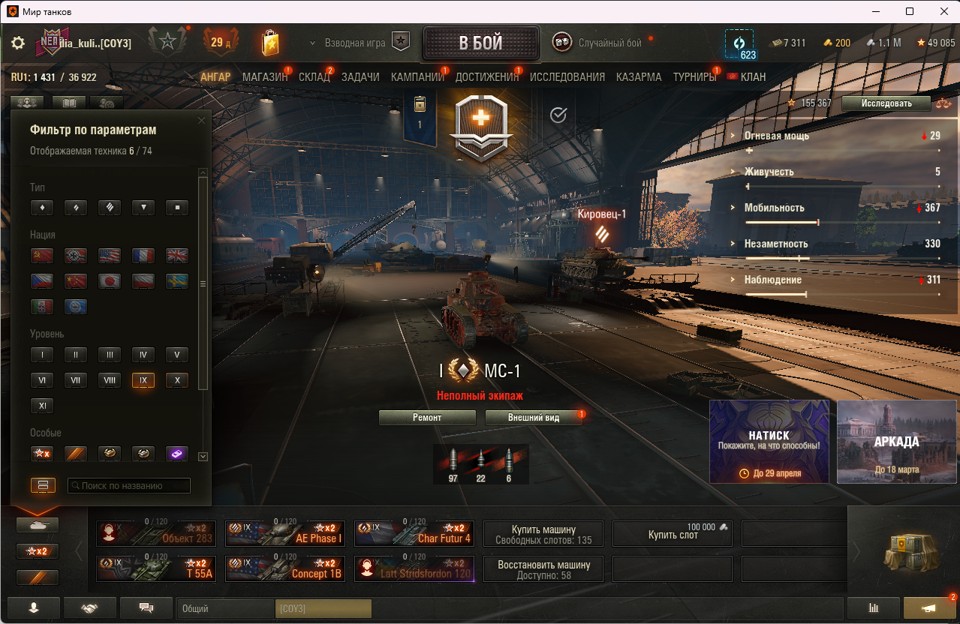
Task: Select the T 55A tank card
Action: 156,568
